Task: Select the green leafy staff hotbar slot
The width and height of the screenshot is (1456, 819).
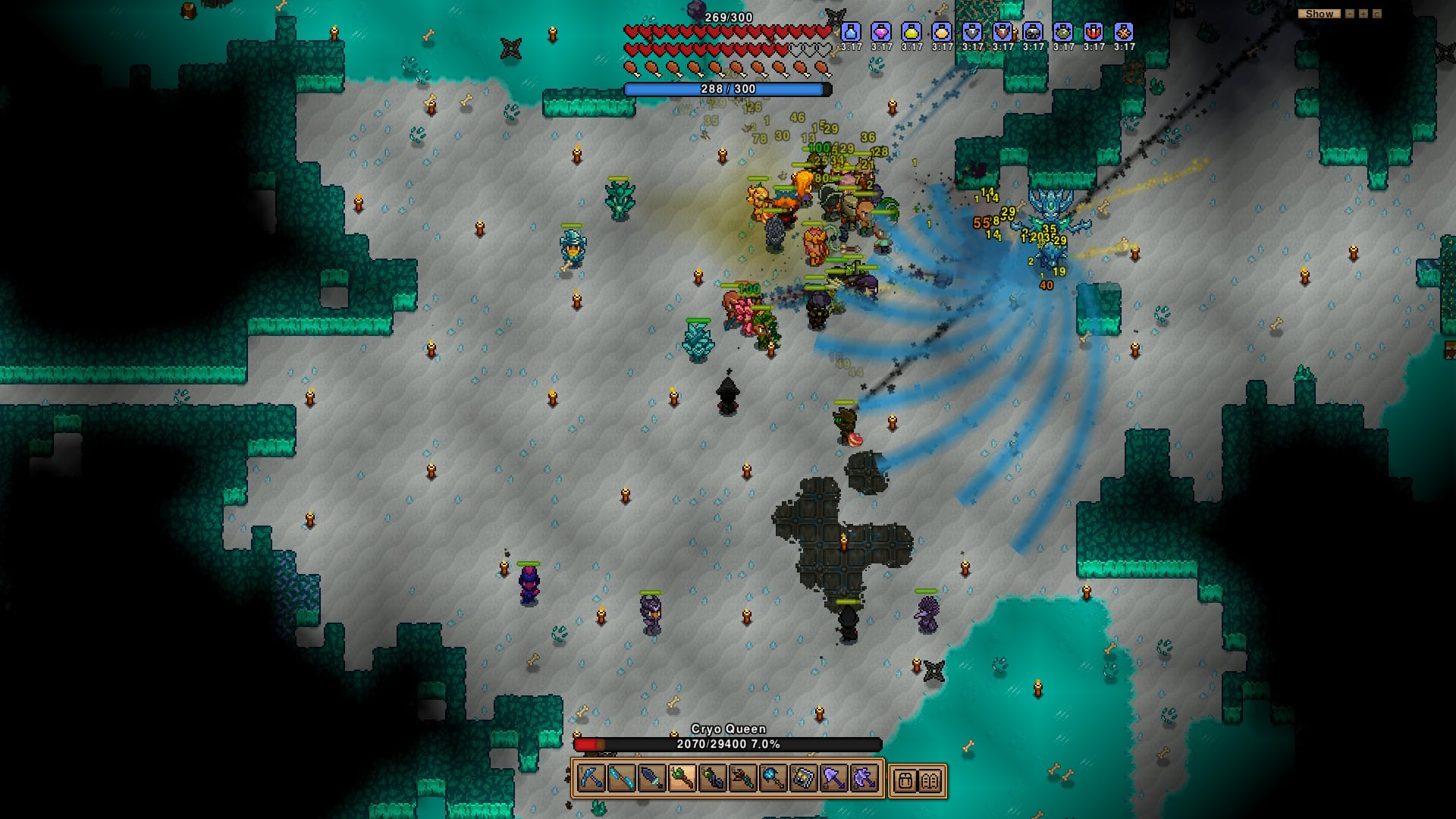Action: (x=682, y=779)
